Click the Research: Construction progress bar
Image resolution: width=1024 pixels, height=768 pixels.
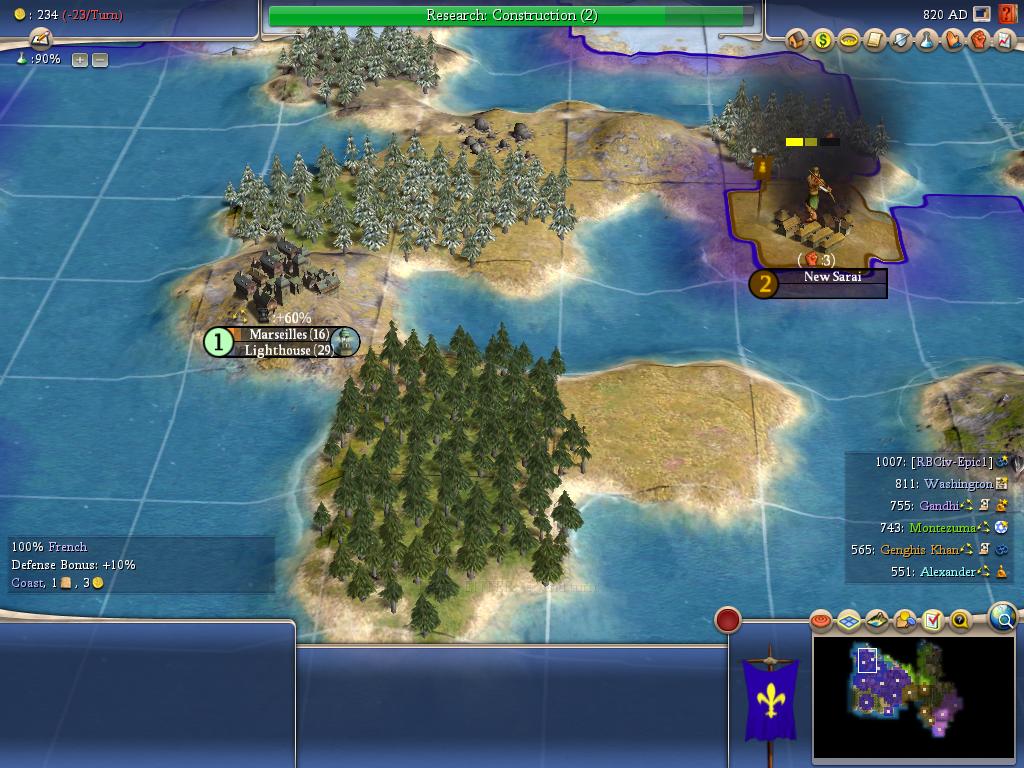(511, 15)
